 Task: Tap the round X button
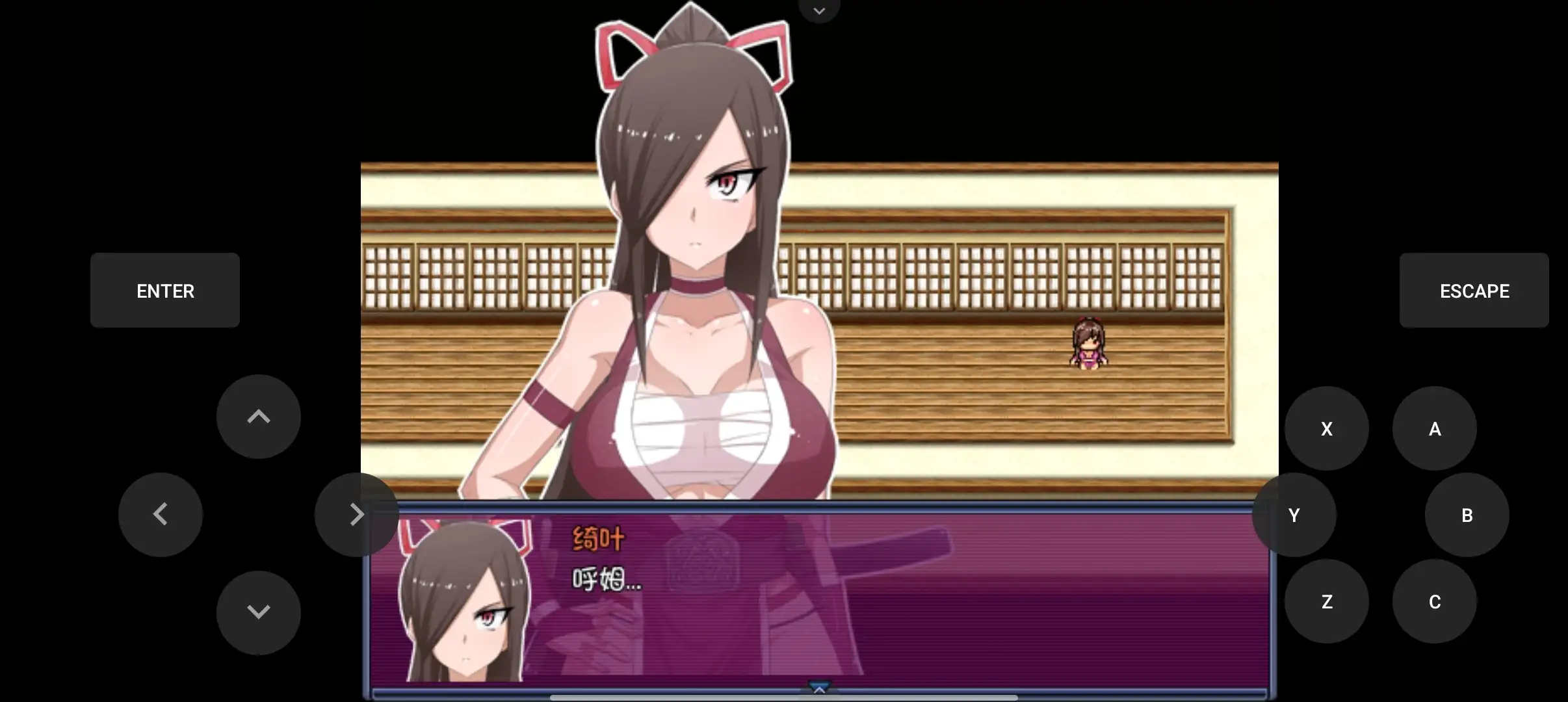coord(1326,428)
